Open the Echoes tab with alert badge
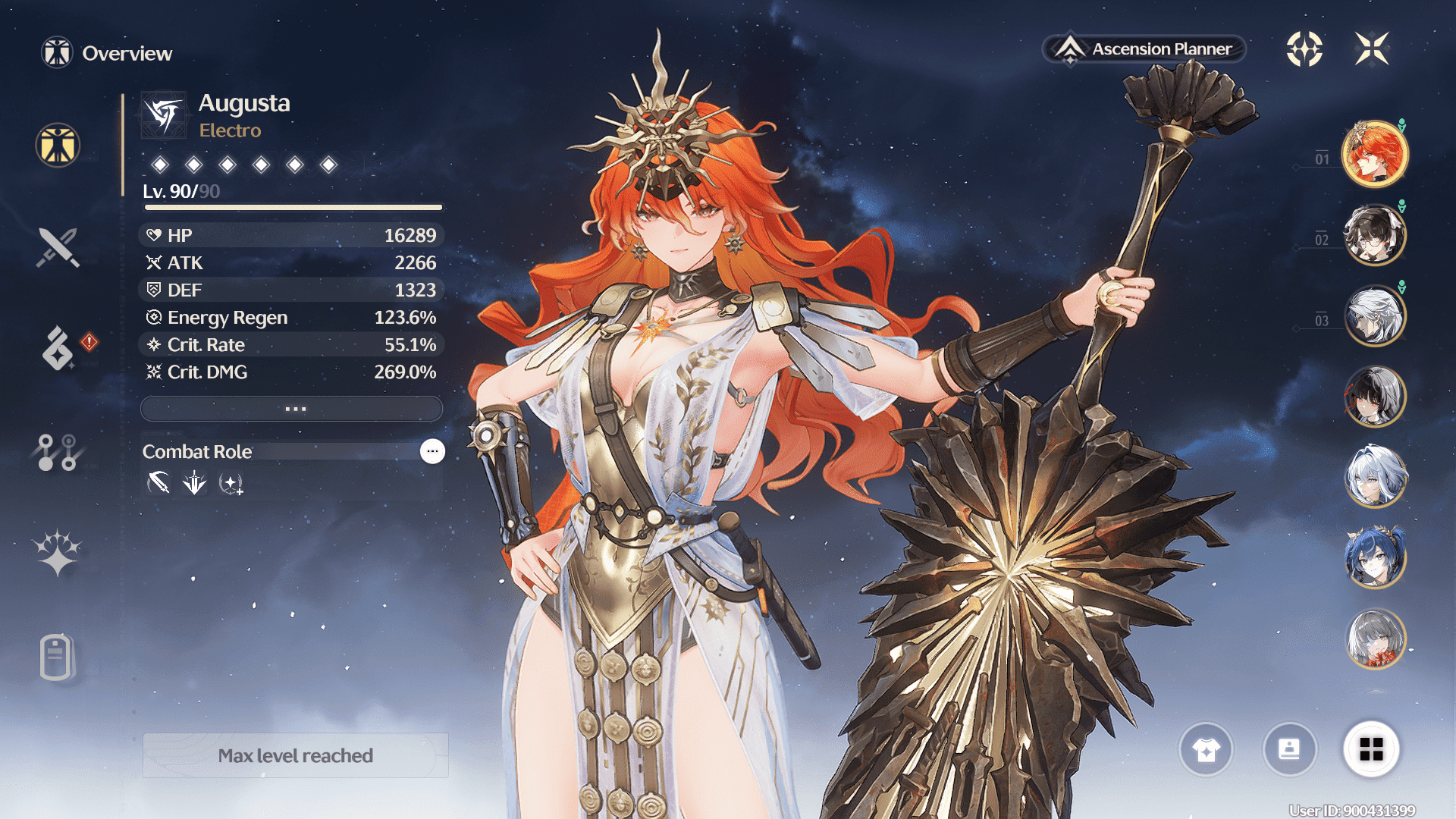Screen dimensions: 1456x819 tap(58, 348)
